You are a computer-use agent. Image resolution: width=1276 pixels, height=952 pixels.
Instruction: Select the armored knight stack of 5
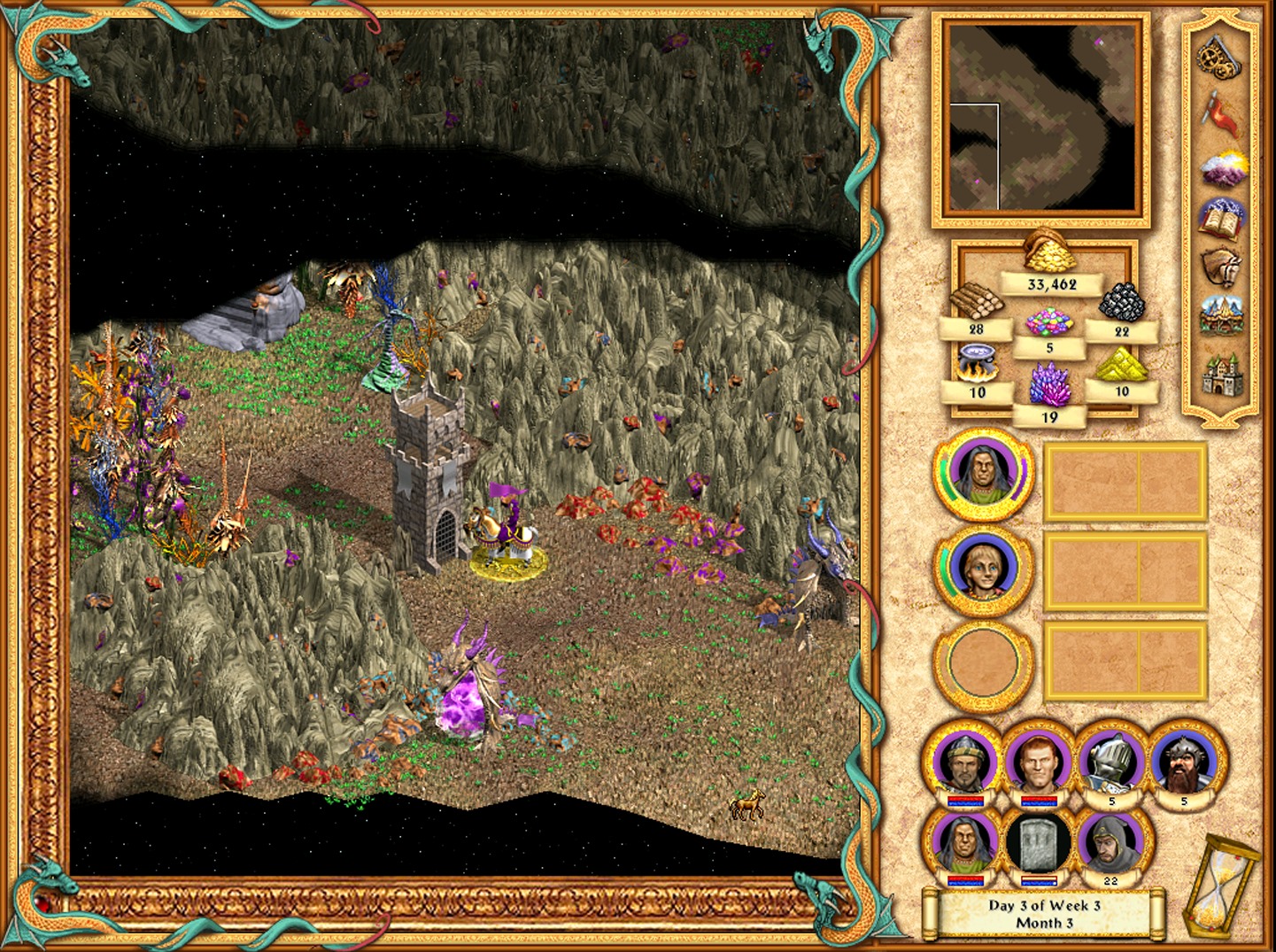coord(1112,762)
